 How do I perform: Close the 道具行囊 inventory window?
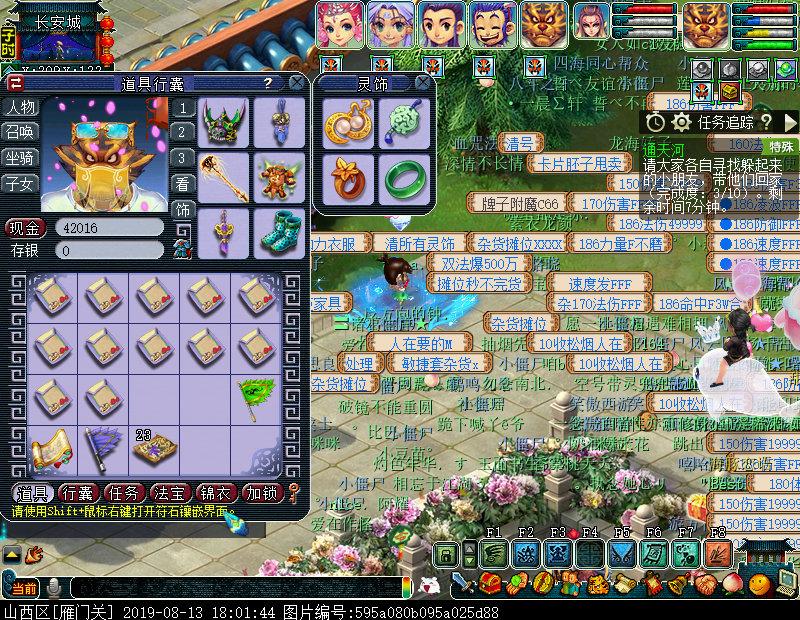click(298, 83)
